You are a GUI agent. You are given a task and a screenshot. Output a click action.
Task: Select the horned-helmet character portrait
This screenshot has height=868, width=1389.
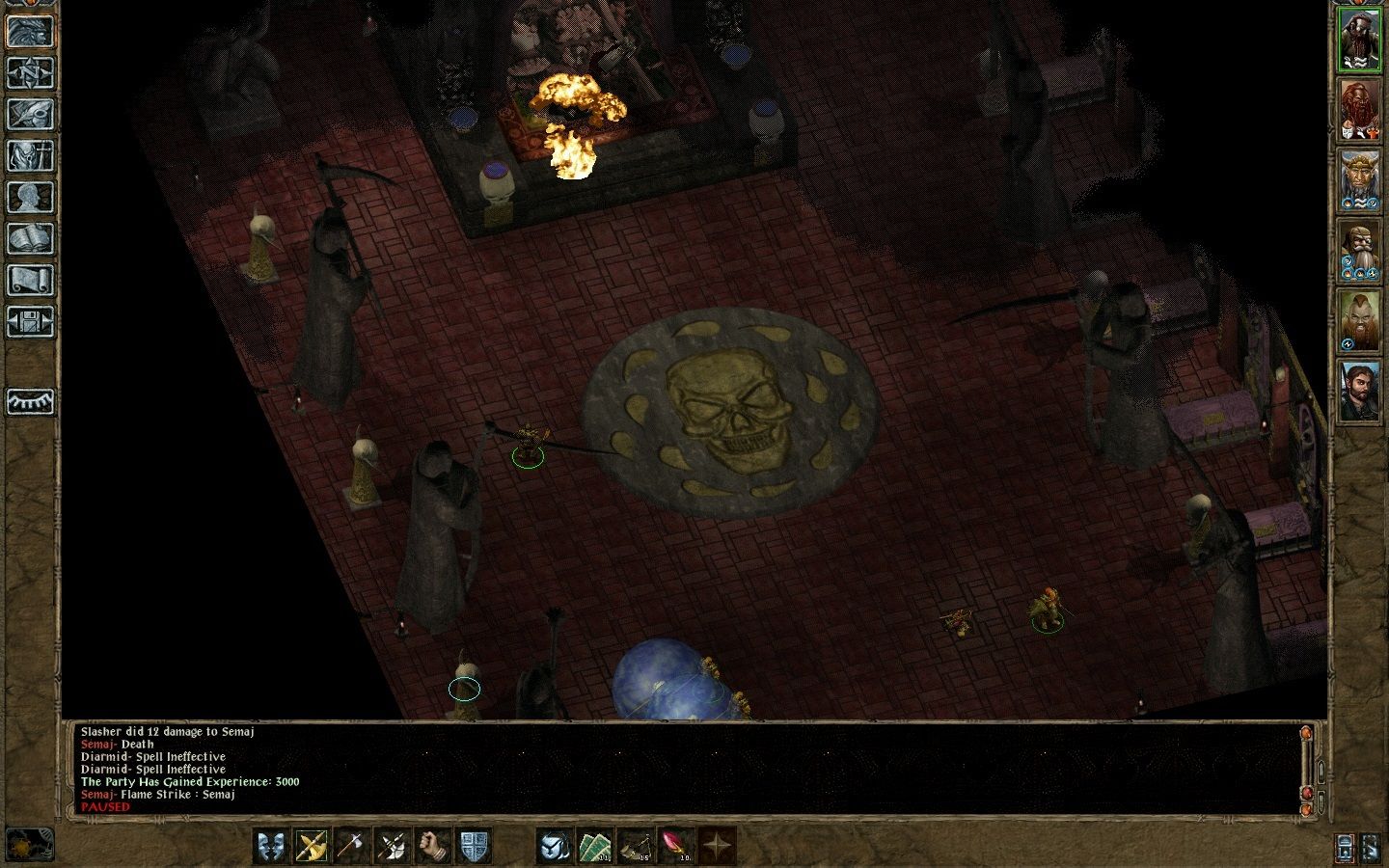(x=1359, y=180)
